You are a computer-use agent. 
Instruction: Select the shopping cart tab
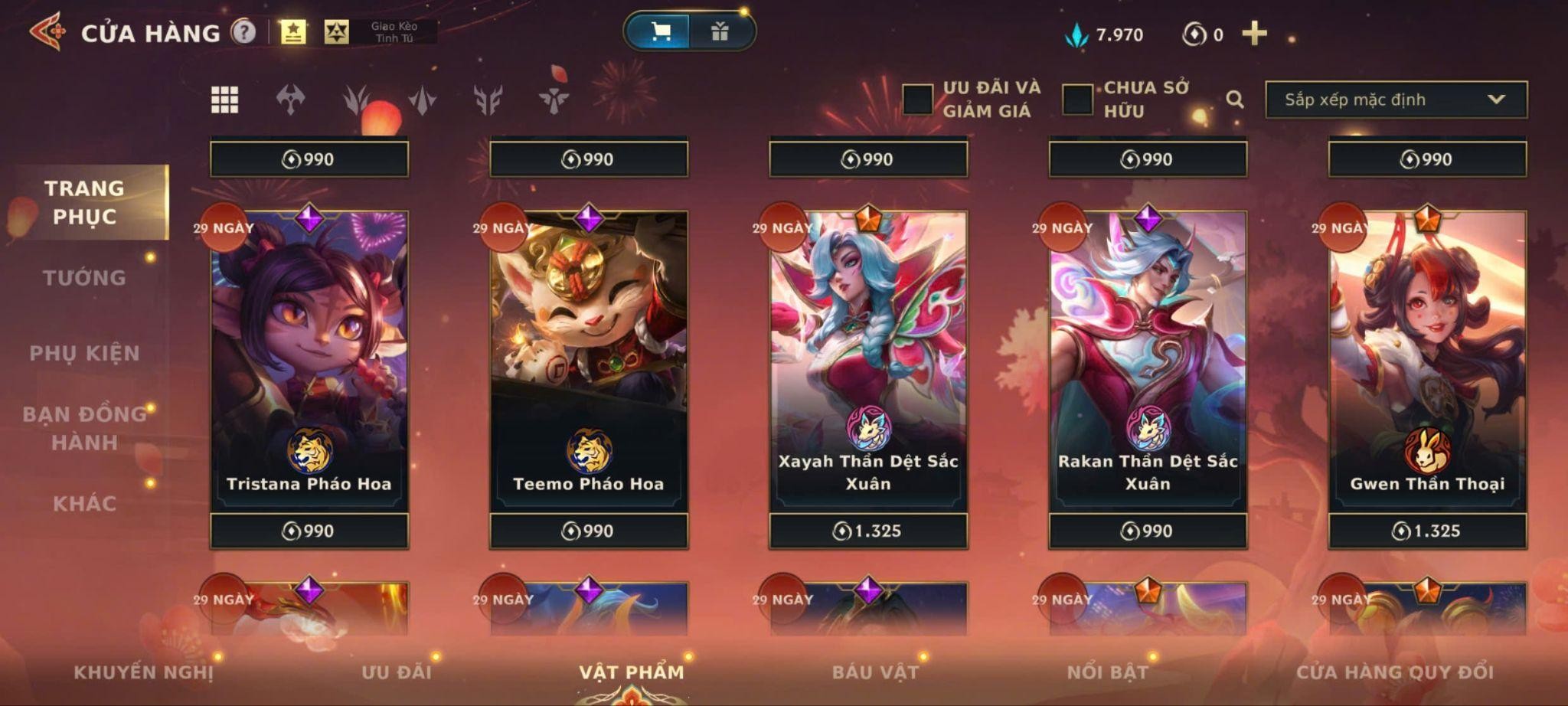(660, 31)
